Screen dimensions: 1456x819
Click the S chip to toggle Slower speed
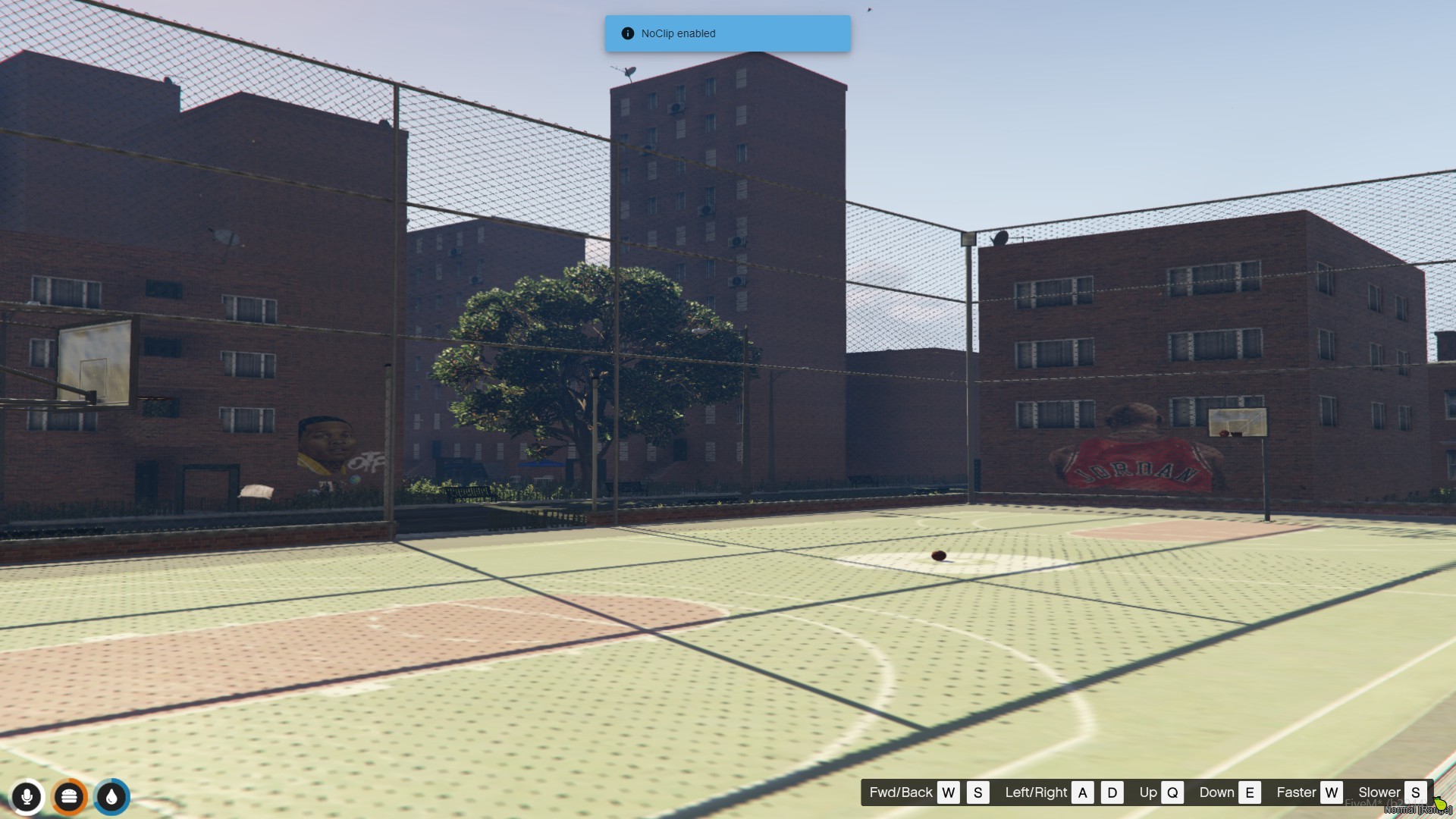pos(1415,792)
